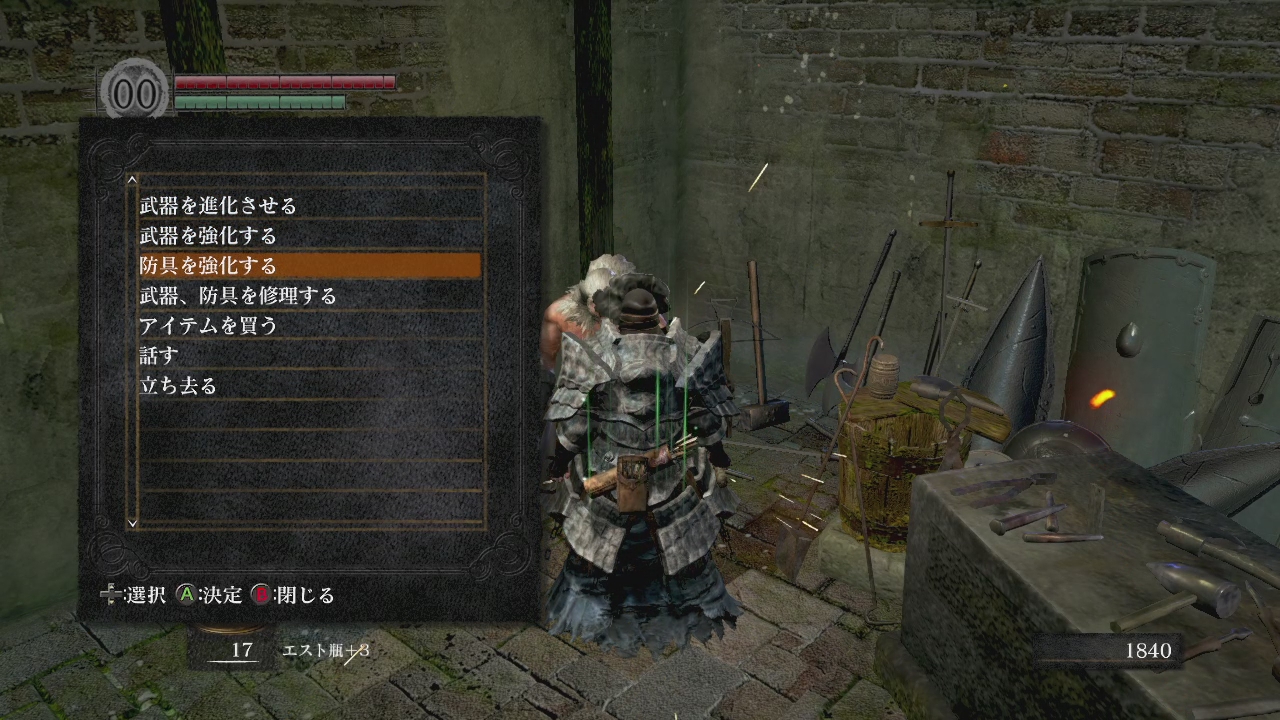Choose 武器を強化する option
This screenshot has width=1280, height=720.
tap(208, 236)
